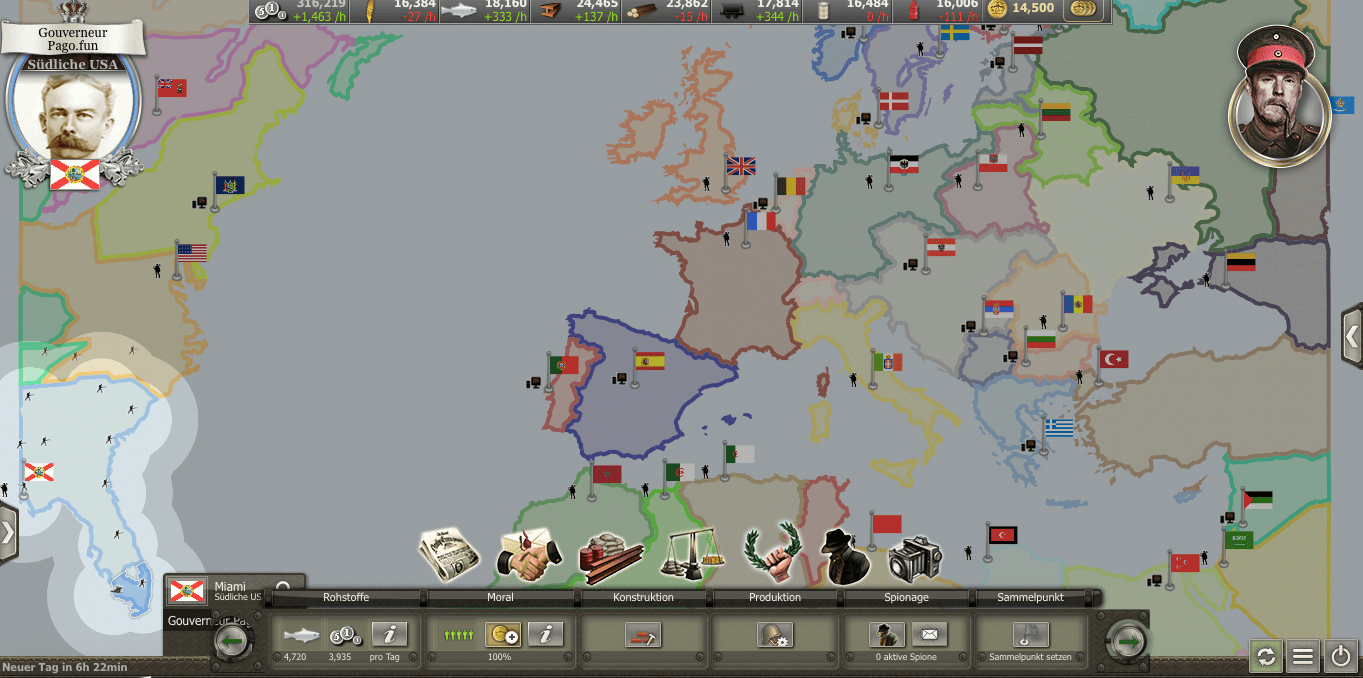The width and height of the screenshot is (1363, 678).
Task: Open the hamburger menu button
Action: click(x=1303, y=656)
